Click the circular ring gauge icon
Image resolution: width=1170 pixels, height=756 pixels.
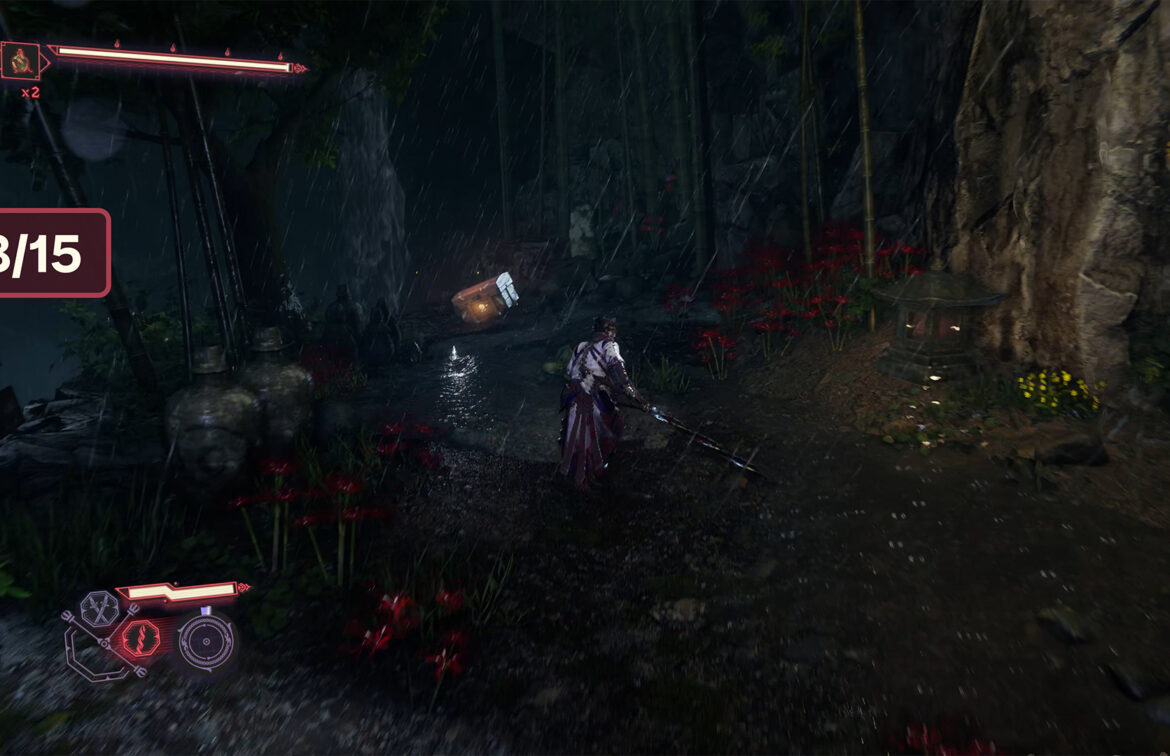click(x=206, y=641)
